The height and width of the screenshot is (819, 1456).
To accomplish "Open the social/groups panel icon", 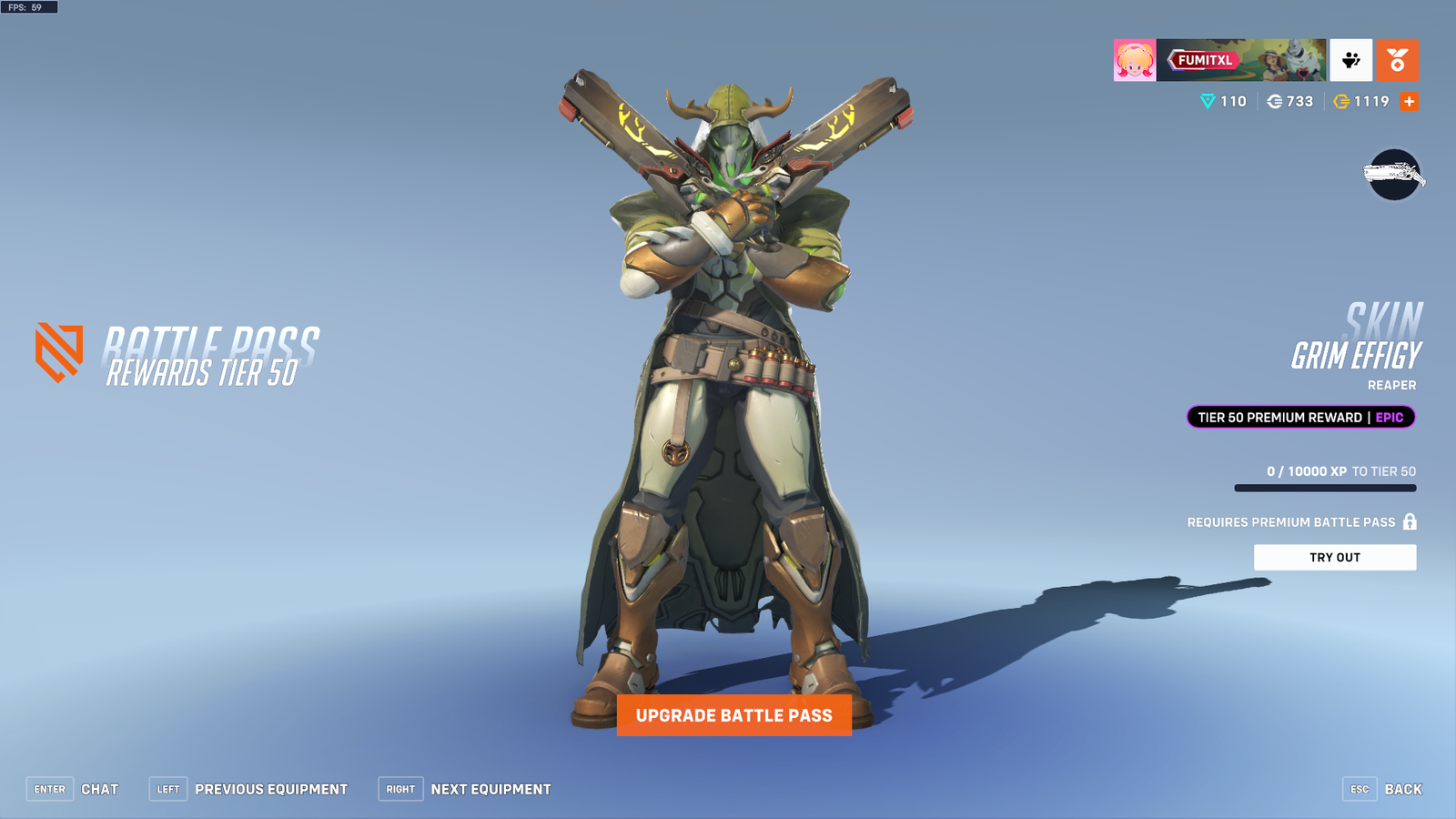I will tap(1350, 59).
